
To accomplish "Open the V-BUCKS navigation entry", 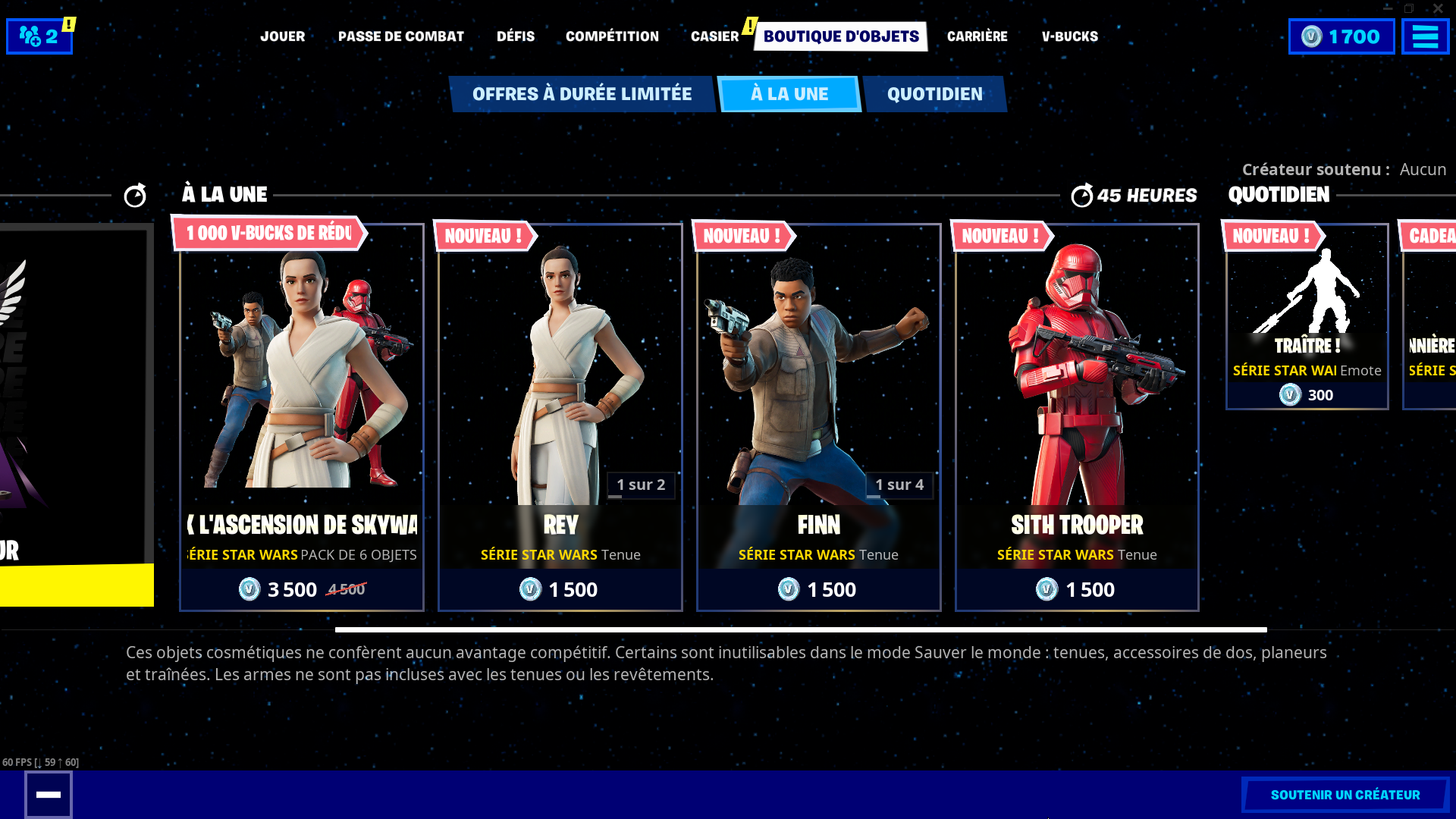I will [x=1070, y=36].
